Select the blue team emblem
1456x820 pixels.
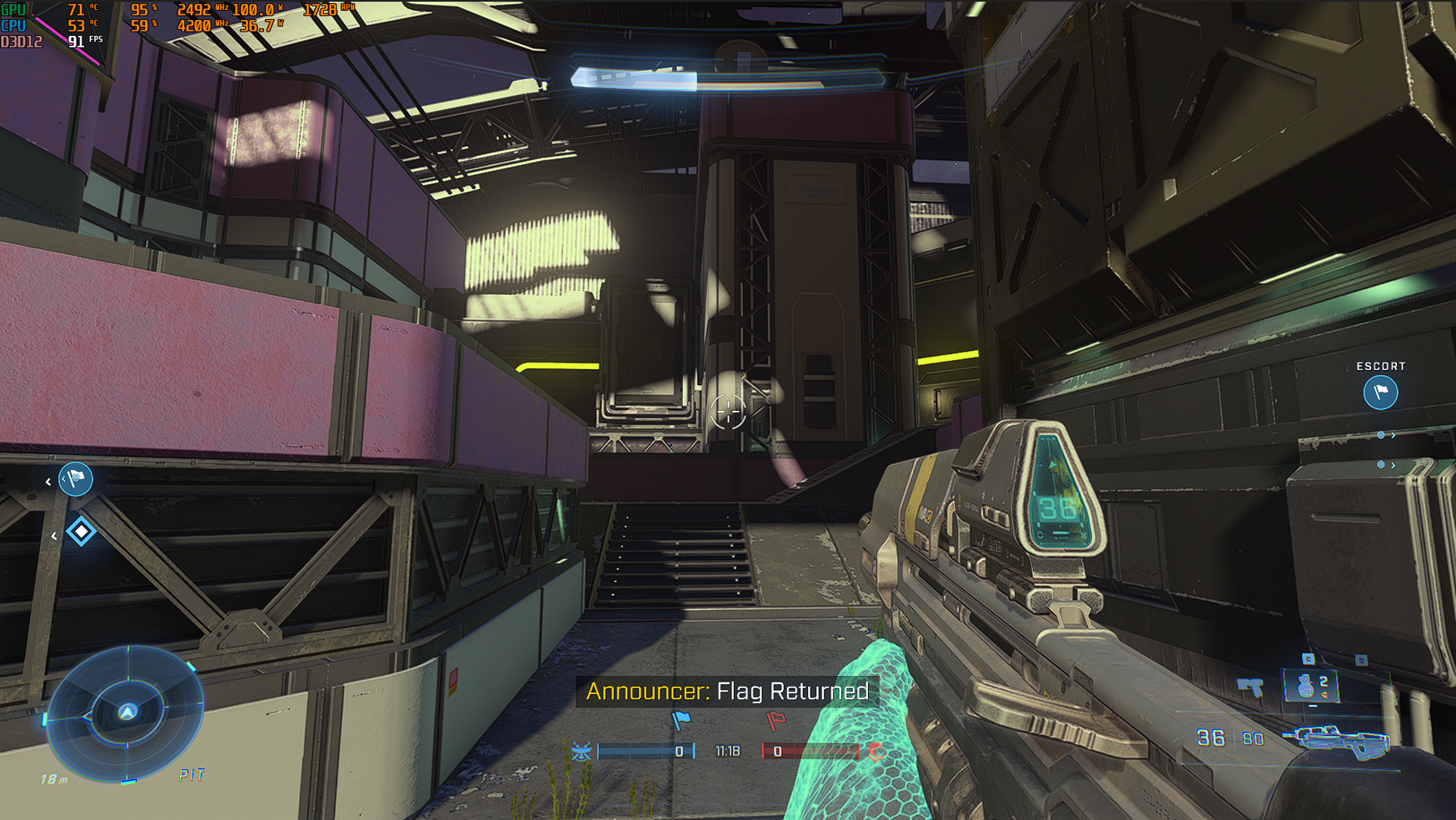[581, 752]
